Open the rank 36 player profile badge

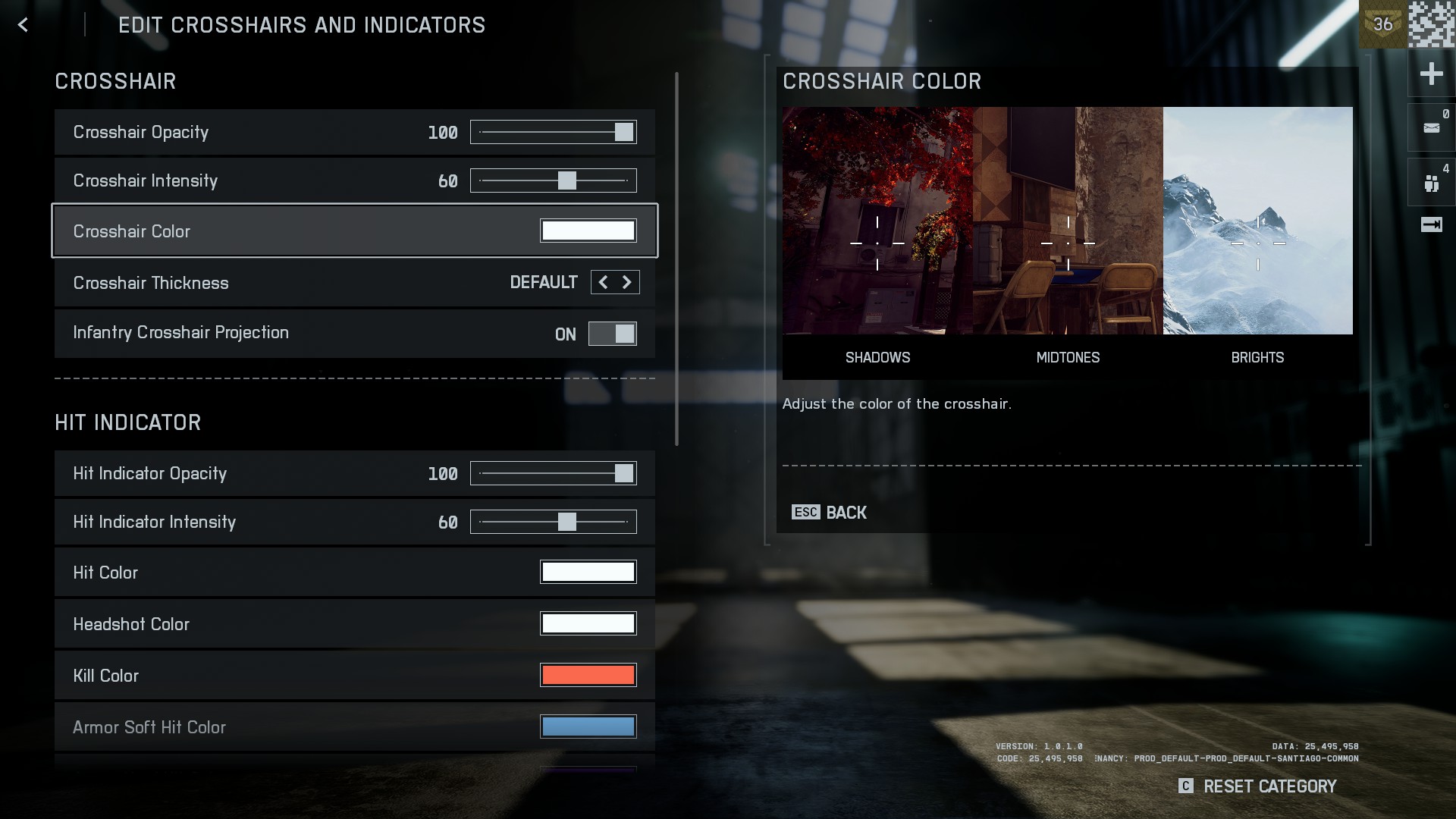(1382, 24)
